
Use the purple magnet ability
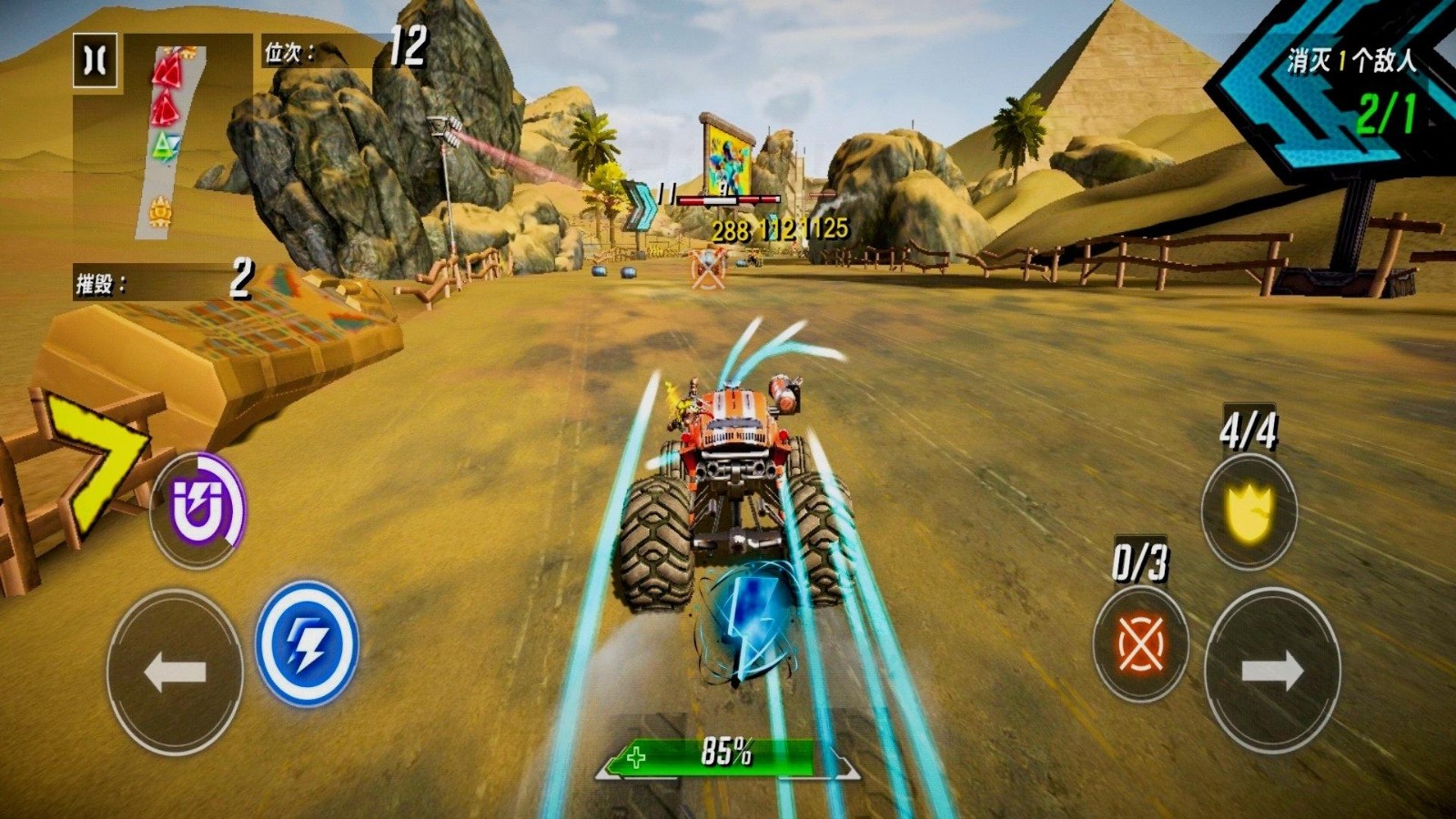(x=197, y=509)
